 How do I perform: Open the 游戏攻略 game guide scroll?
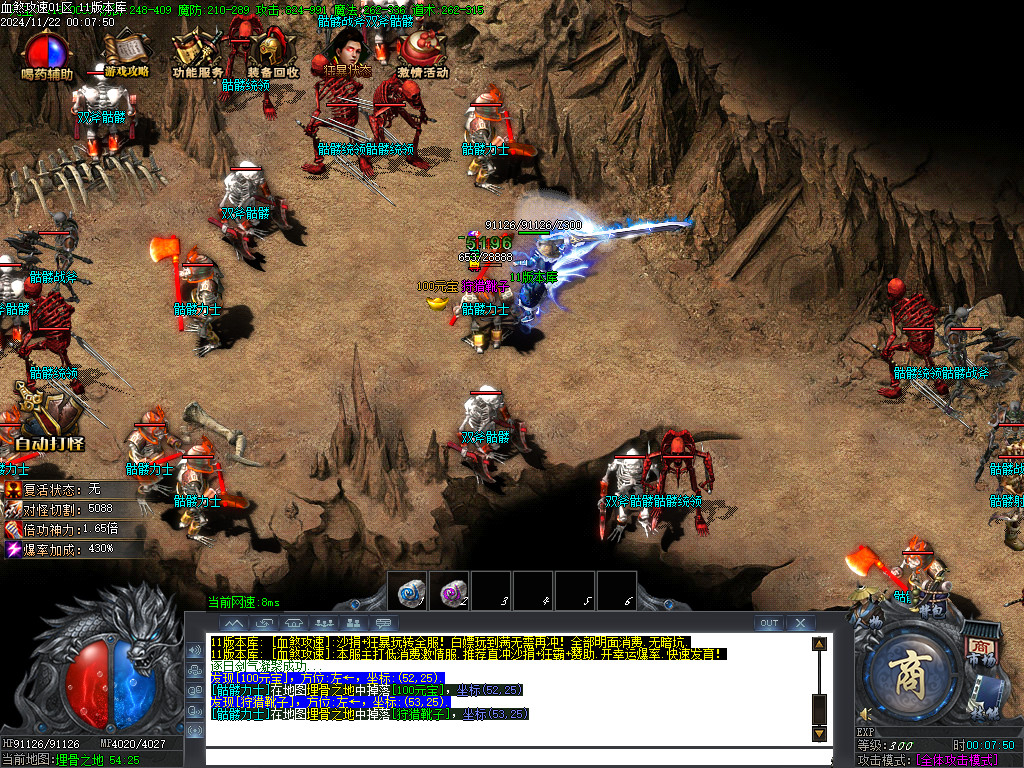[x=126, y=55]
